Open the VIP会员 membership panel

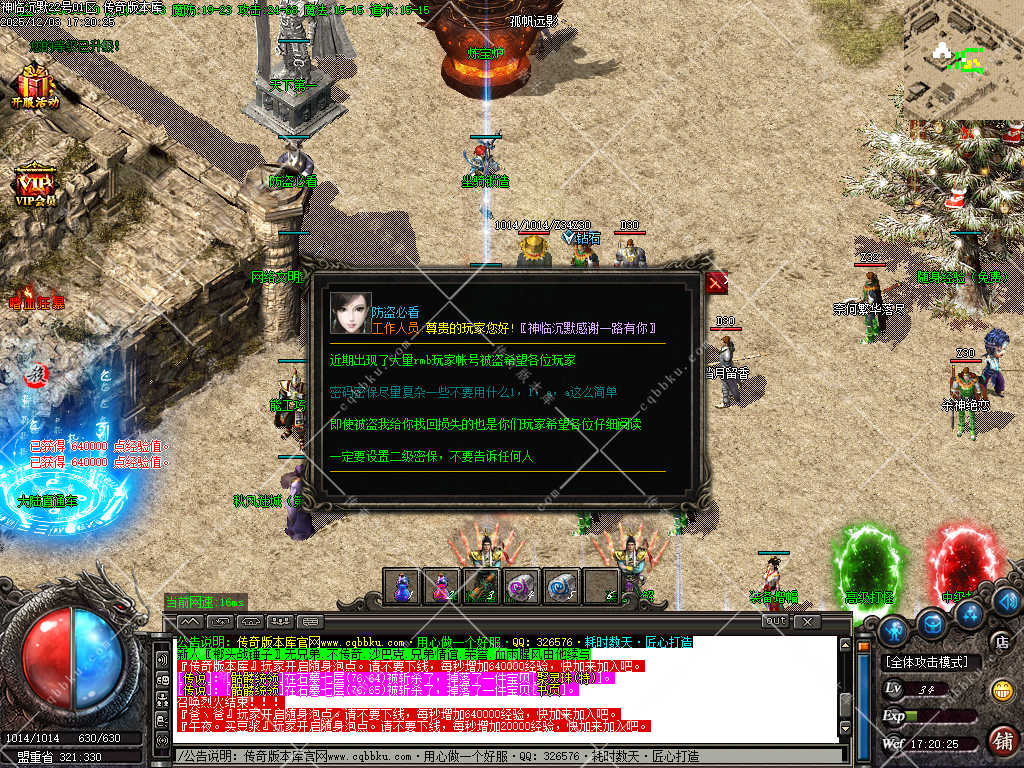(35, 183)
